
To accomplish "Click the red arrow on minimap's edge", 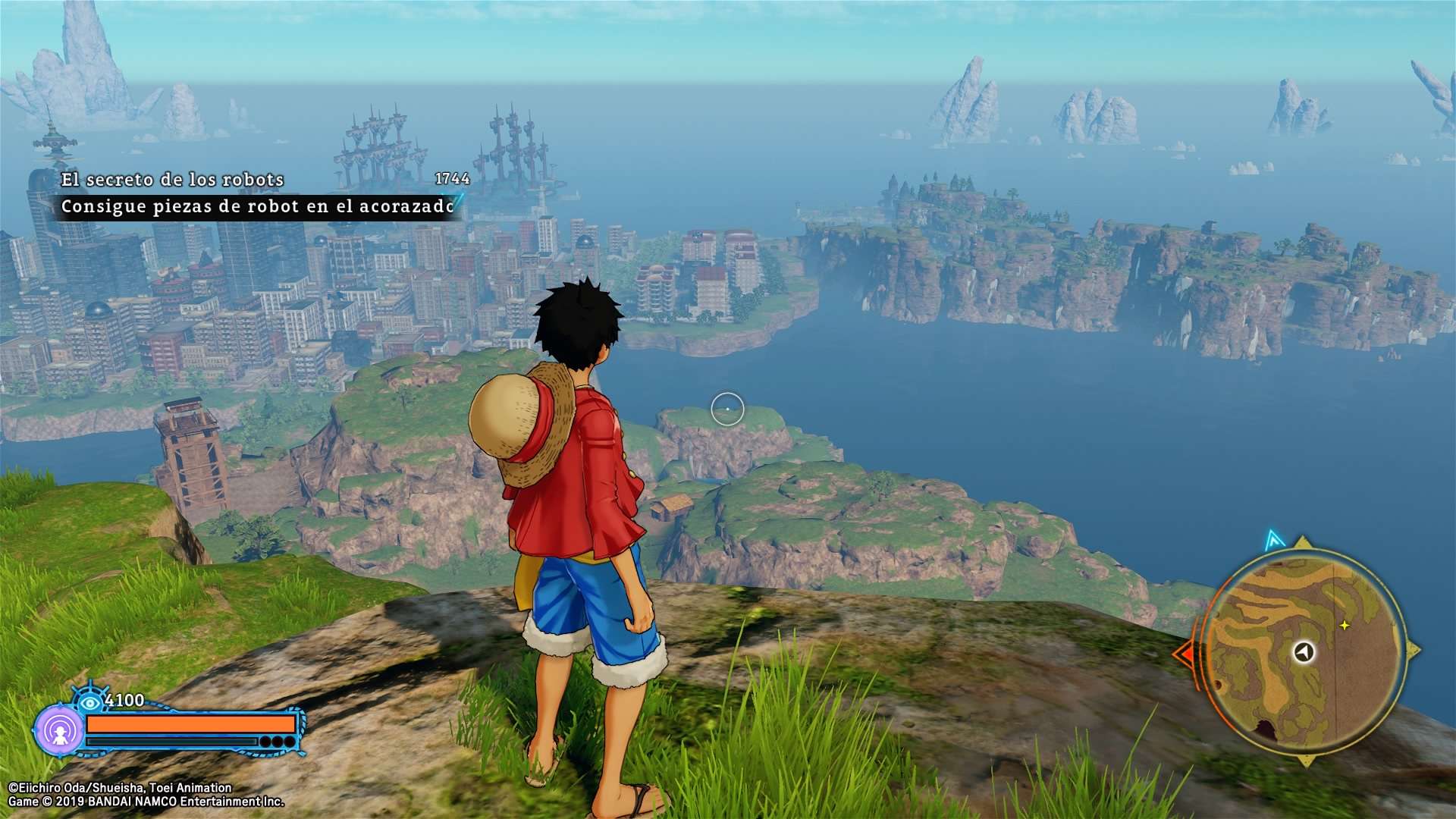I will (1183, 654).
